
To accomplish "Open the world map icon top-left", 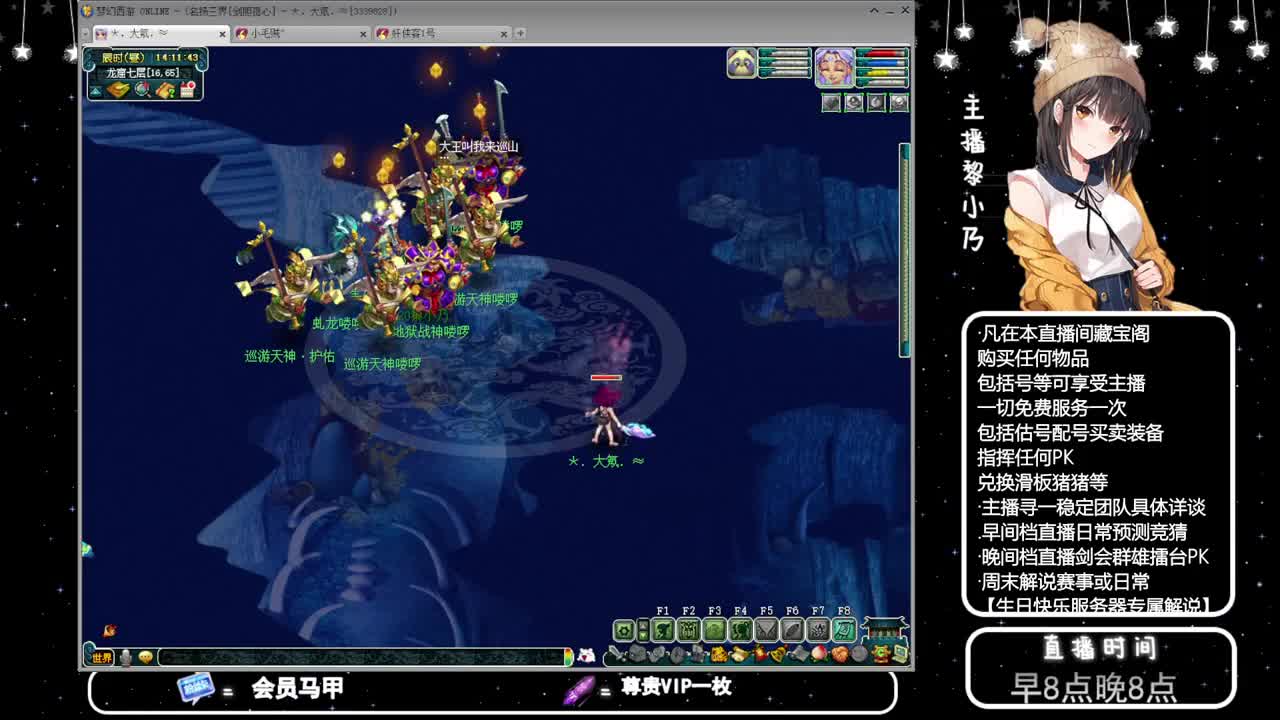I will (118, 90).
